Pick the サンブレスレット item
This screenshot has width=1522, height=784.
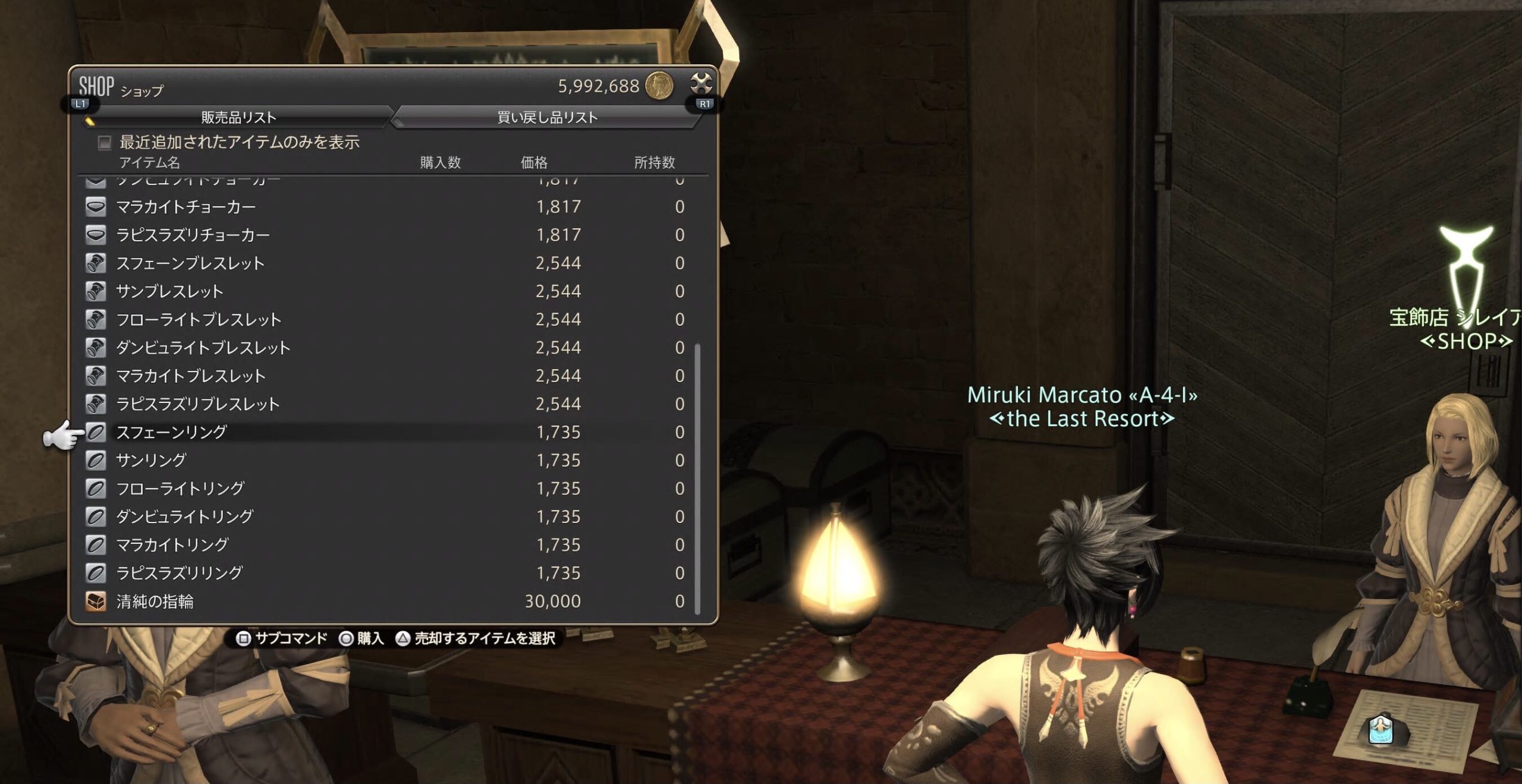tap(169, 291)
